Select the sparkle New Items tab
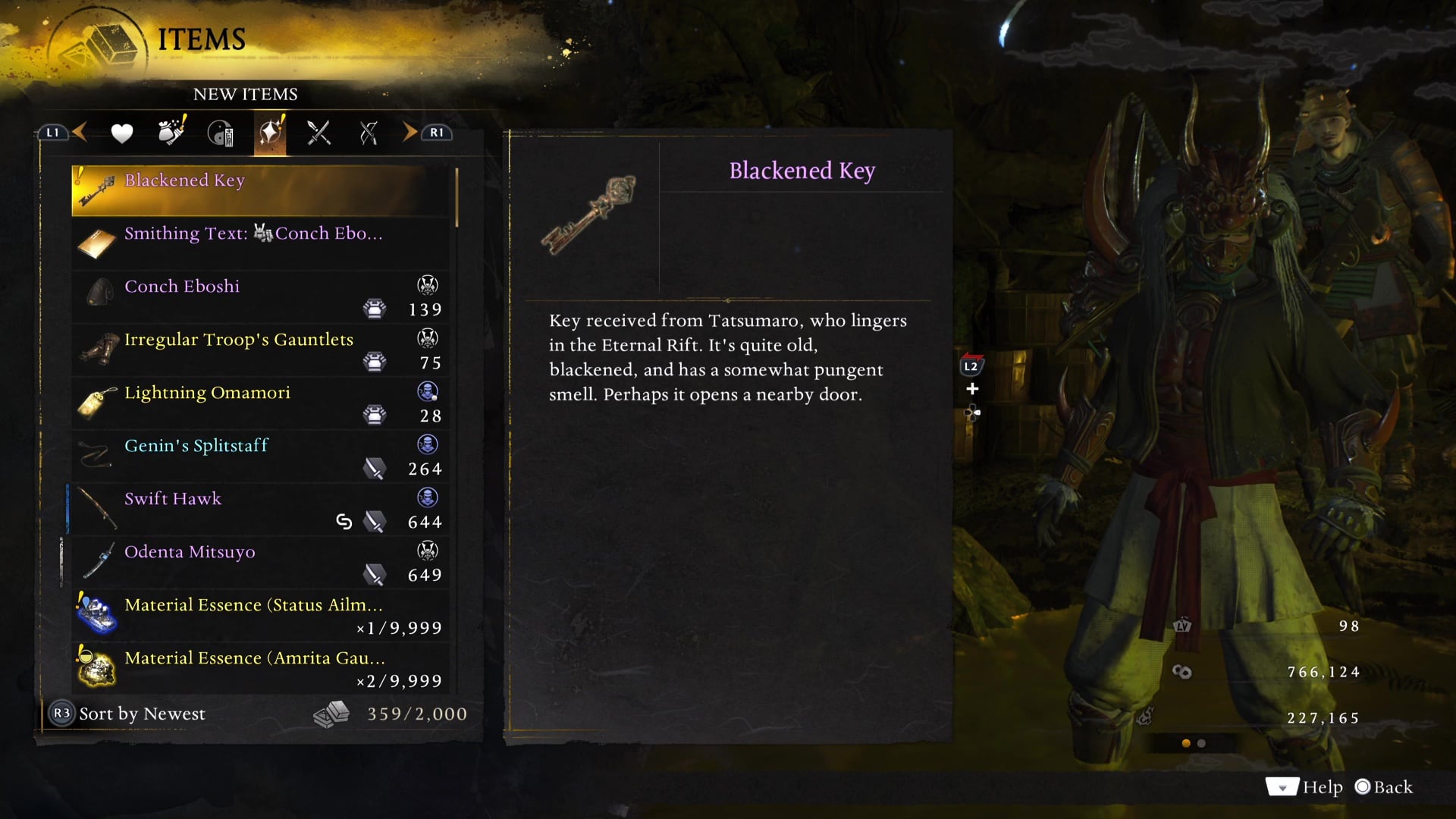1456x819 pixels. (270, 133)
